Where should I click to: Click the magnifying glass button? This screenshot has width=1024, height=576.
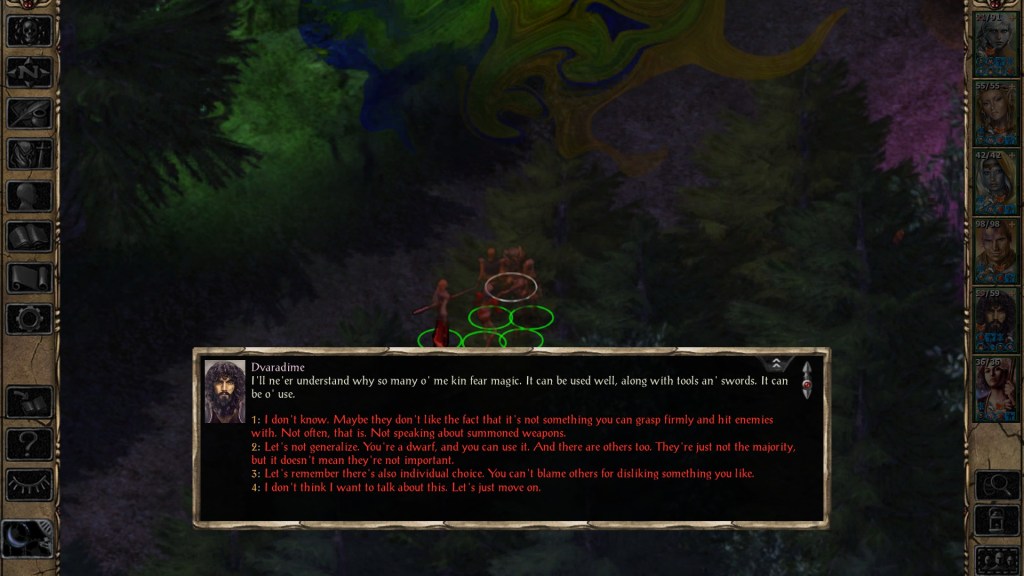point(996,485)
